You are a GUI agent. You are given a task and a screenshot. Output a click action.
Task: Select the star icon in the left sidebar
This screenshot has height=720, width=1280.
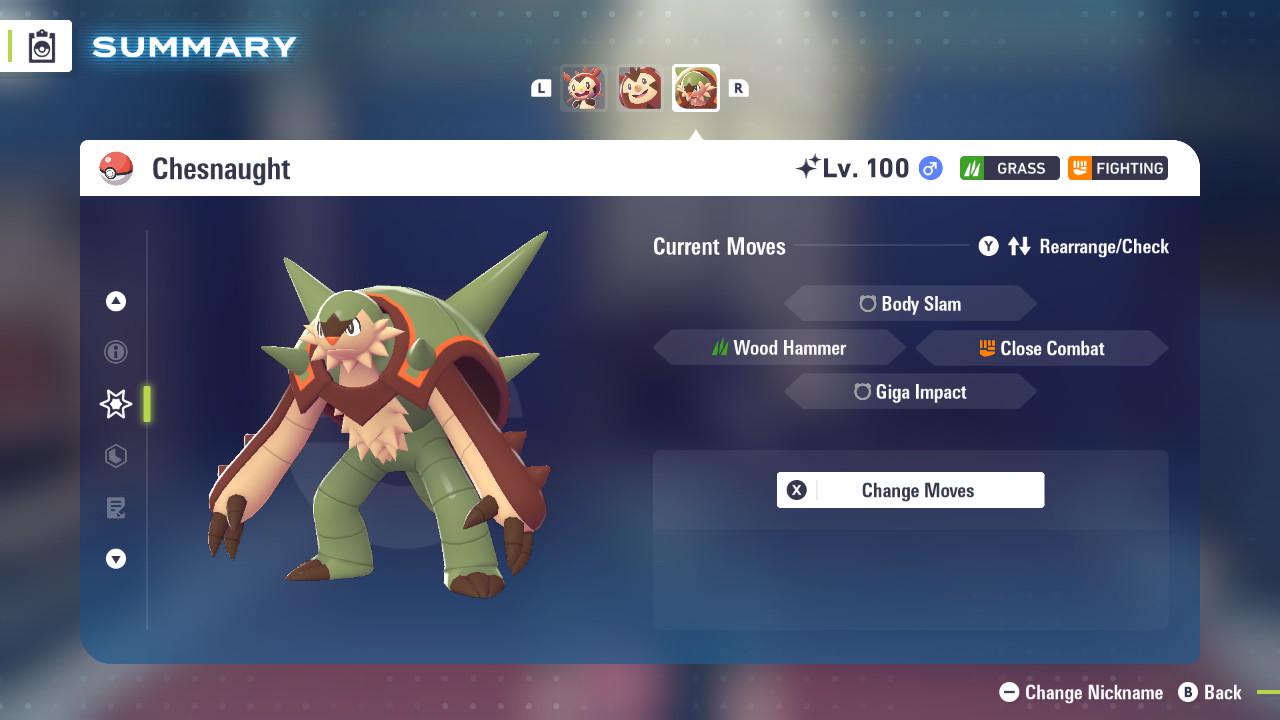115,404
